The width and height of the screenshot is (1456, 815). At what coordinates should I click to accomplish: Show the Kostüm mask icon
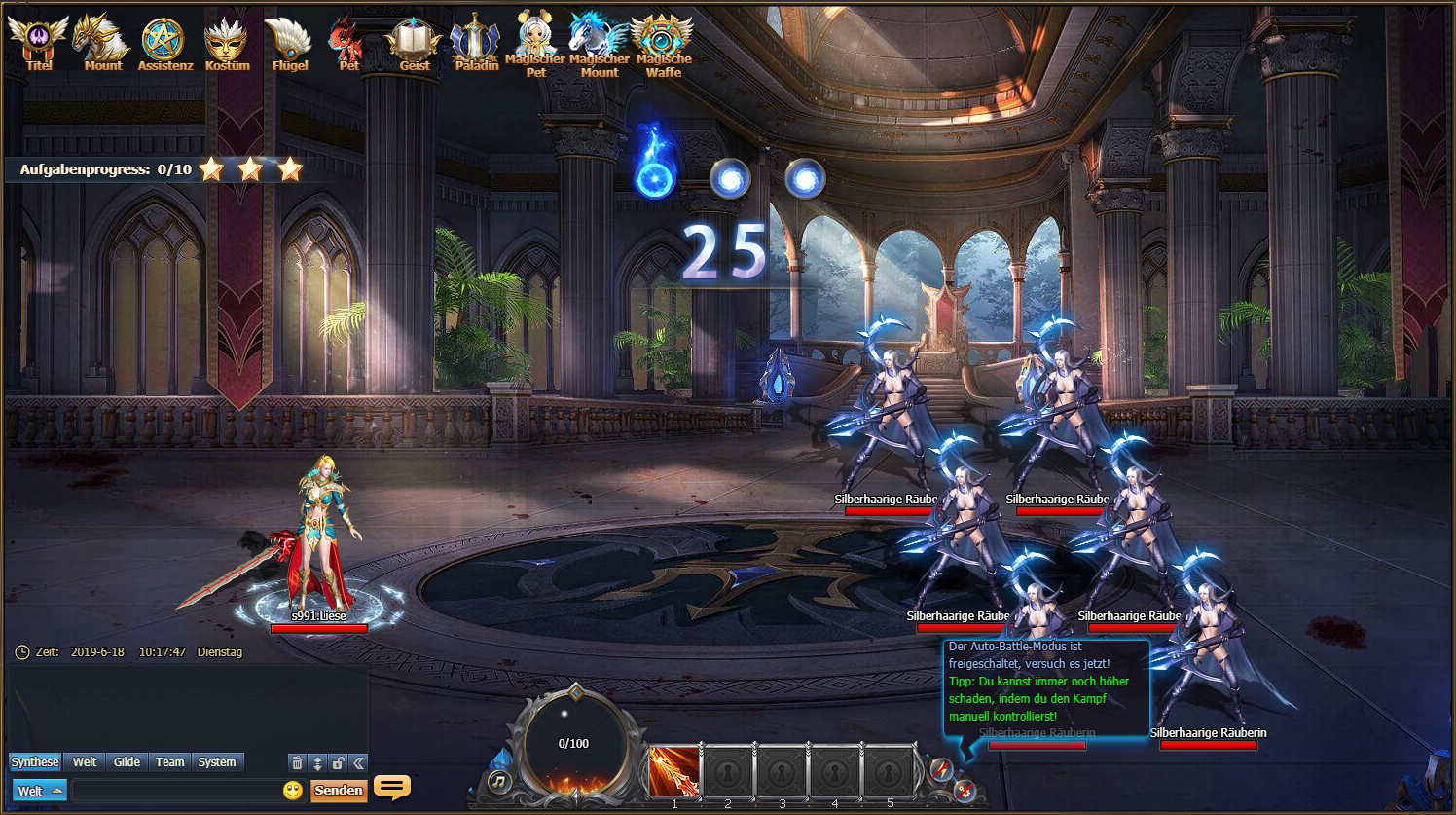tap(226, 43)
